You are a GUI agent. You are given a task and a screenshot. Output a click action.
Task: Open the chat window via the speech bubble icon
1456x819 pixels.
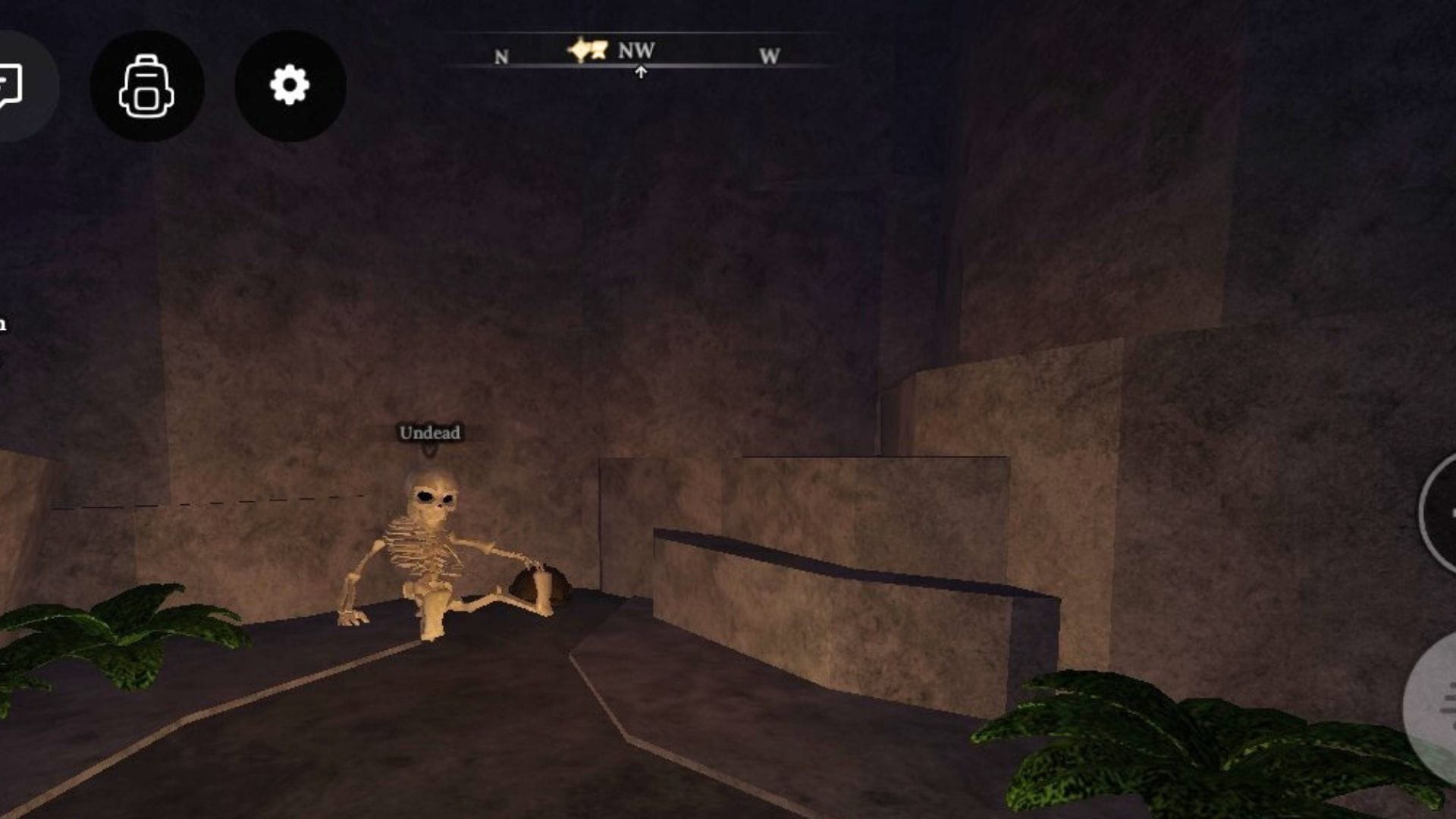(x=11, y=83)
